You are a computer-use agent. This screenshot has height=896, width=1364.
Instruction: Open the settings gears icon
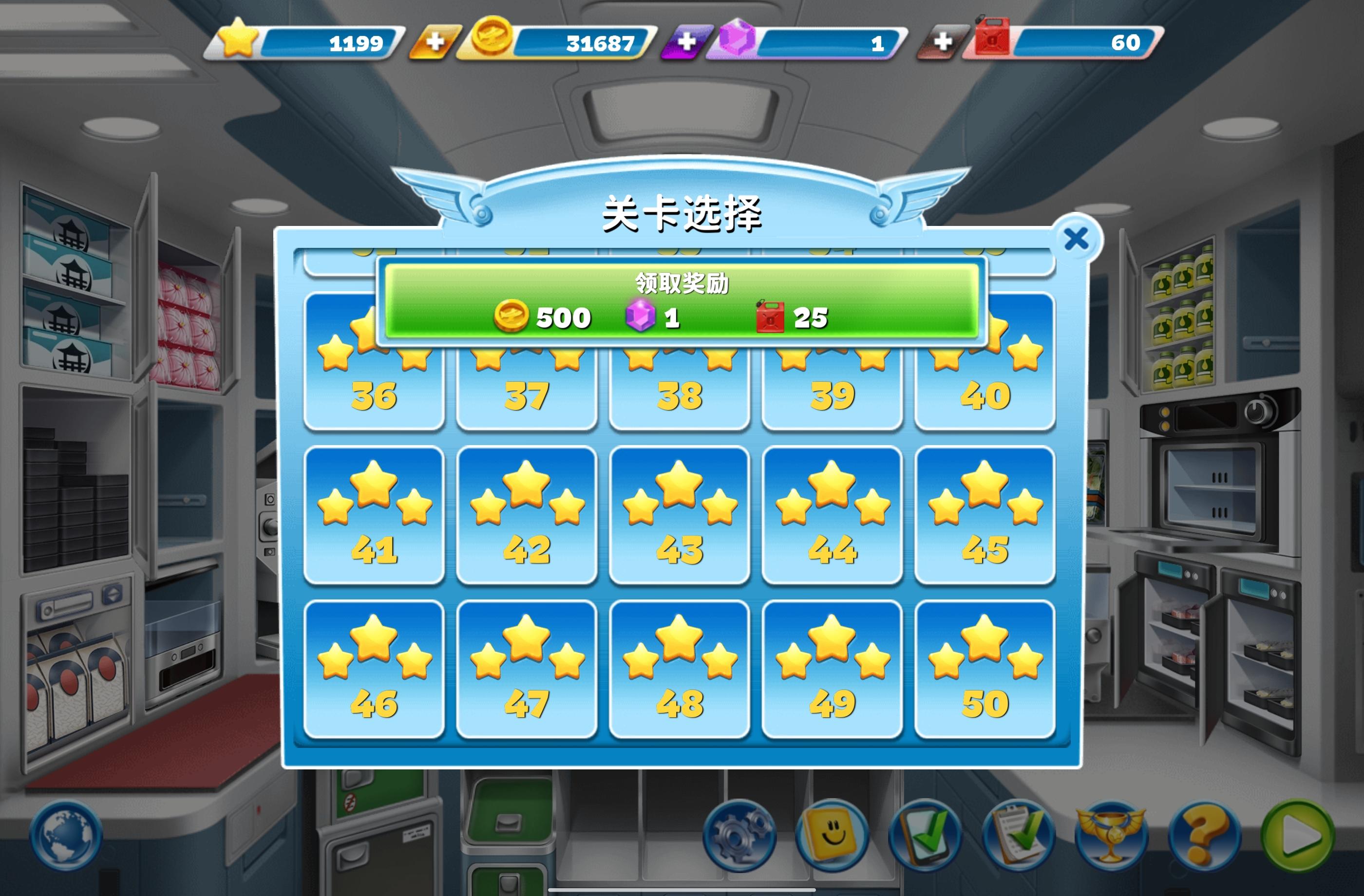[739, 836]
